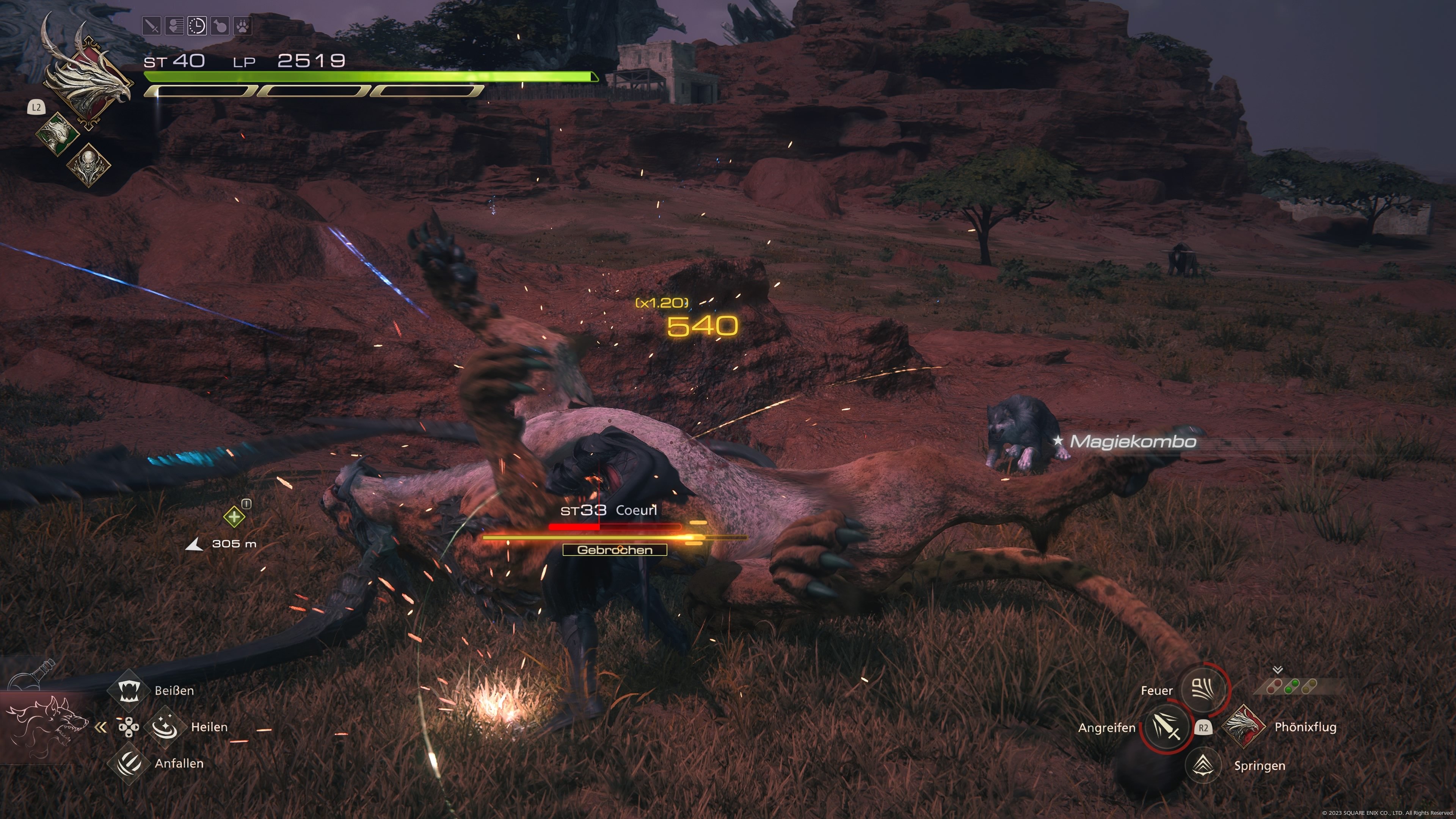The width and height of the screenshot is (1456, 819).
Task: Click the paw print icon in the toolbar
Action: (x=243, y=25)
